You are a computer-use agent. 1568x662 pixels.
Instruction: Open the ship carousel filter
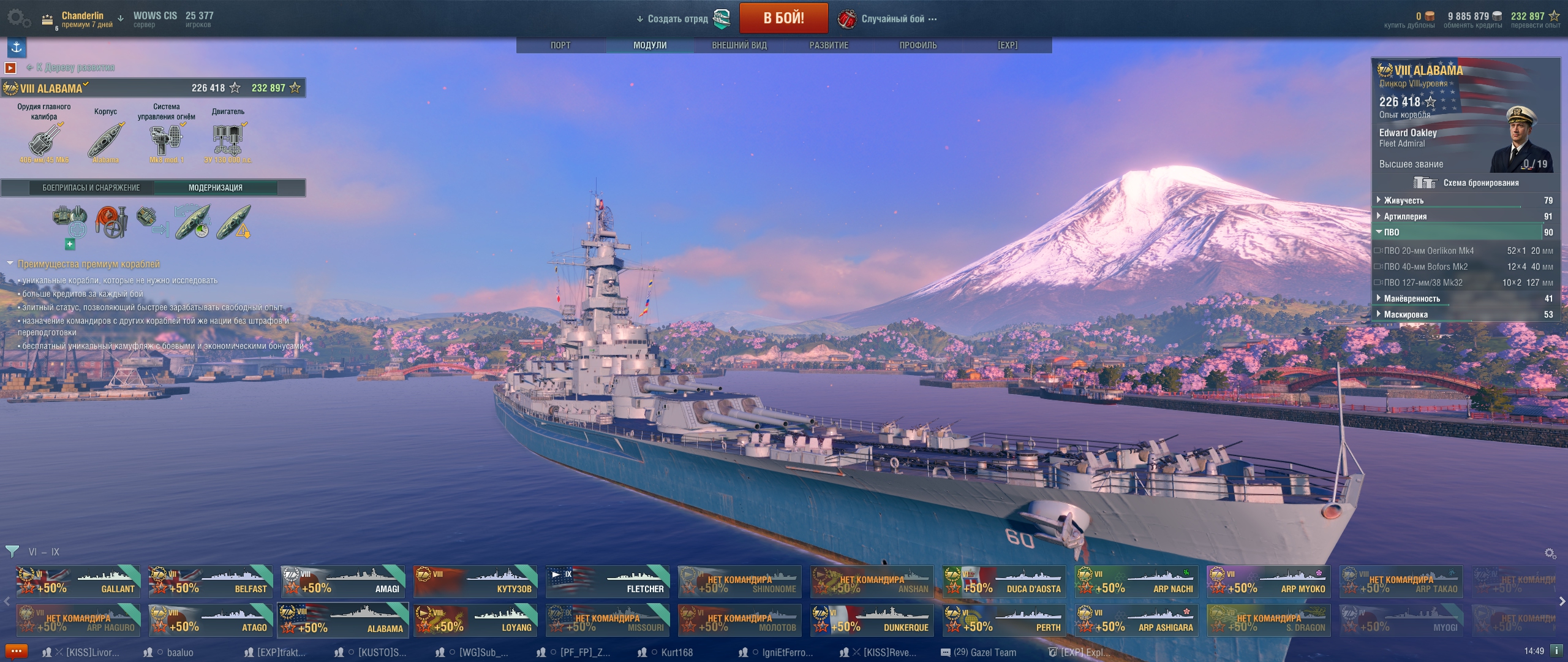[x=12, y=552]
